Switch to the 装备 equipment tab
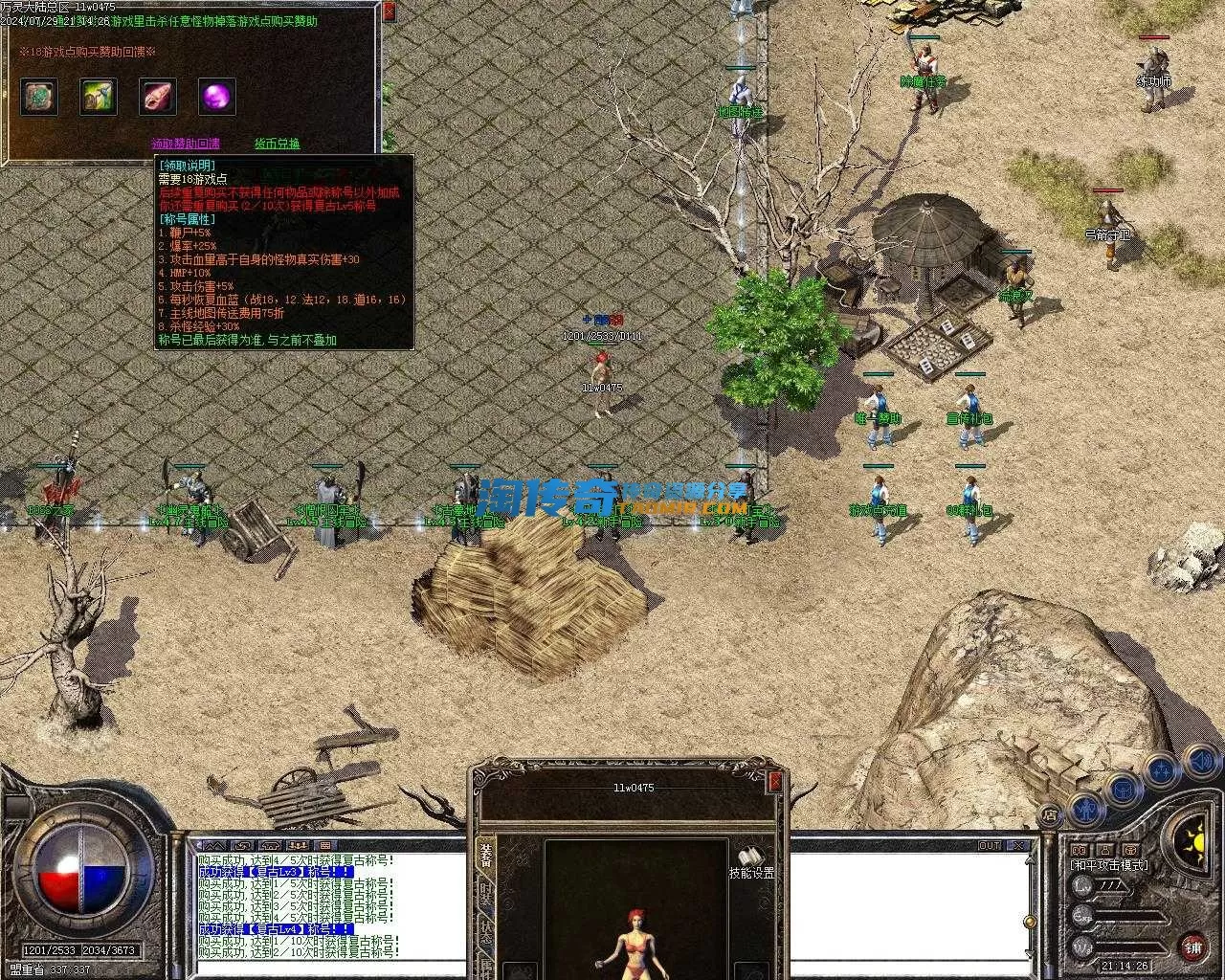 [x=486, y=855]
